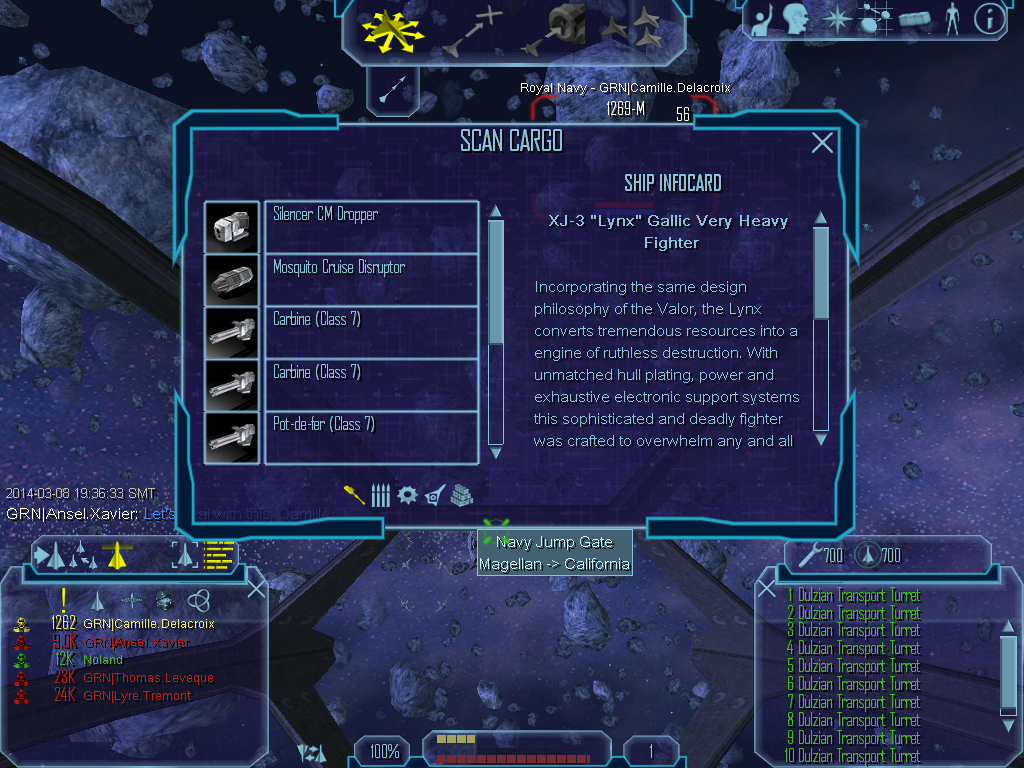The width and height of the screenshot is (1024, 768).
Task: Open the star navigation map
Action: point(834,18)
